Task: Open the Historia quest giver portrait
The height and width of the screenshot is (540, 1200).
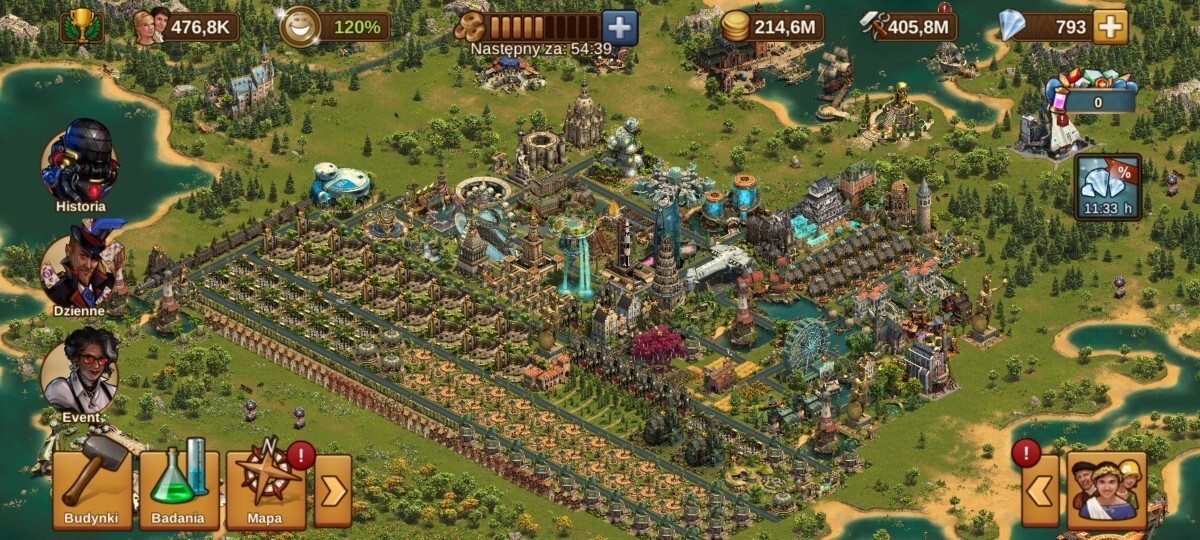Action: pyautogui.click(x=80, y=162)
